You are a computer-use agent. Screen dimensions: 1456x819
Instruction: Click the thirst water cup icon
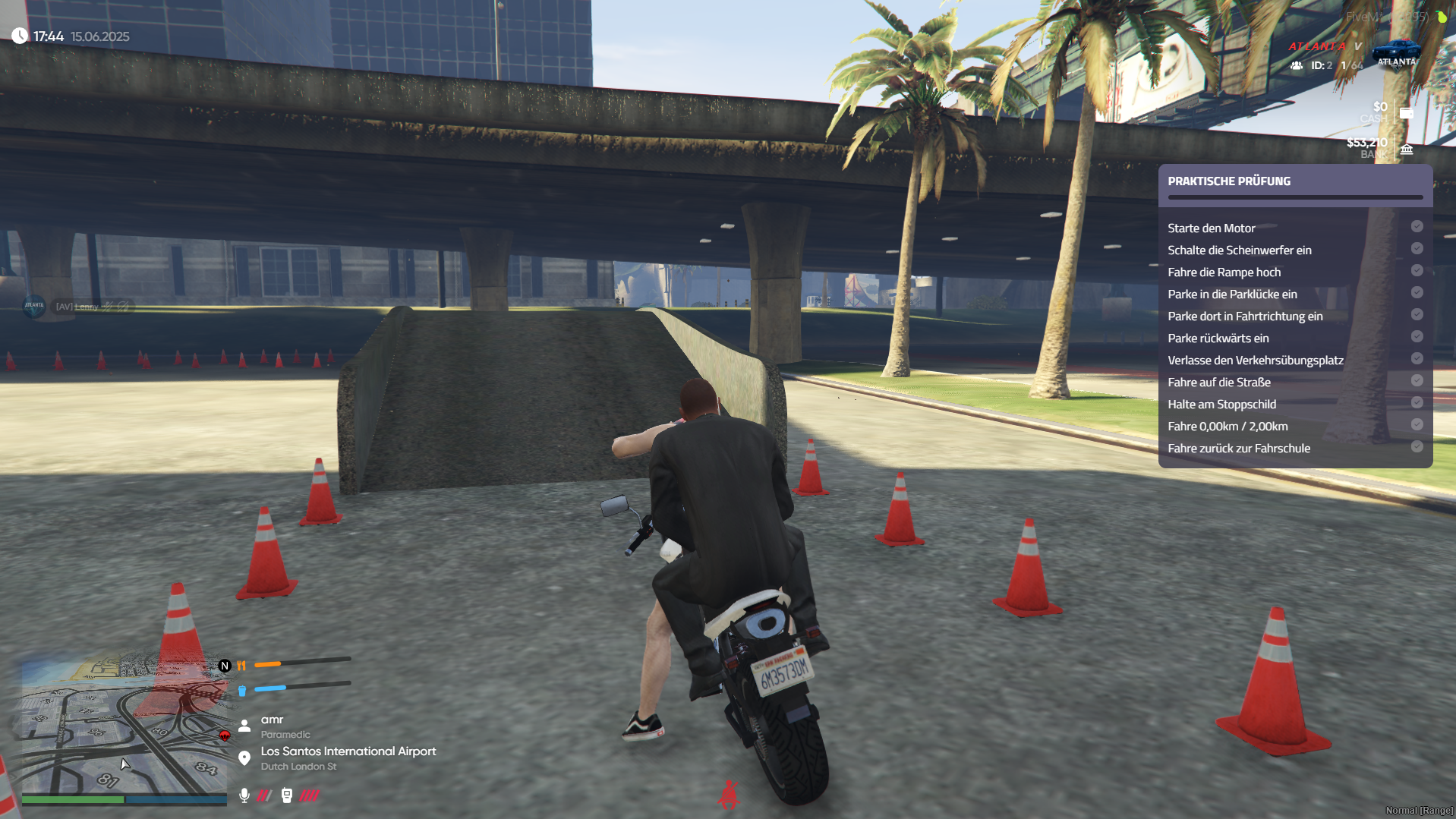pos(241,690)
